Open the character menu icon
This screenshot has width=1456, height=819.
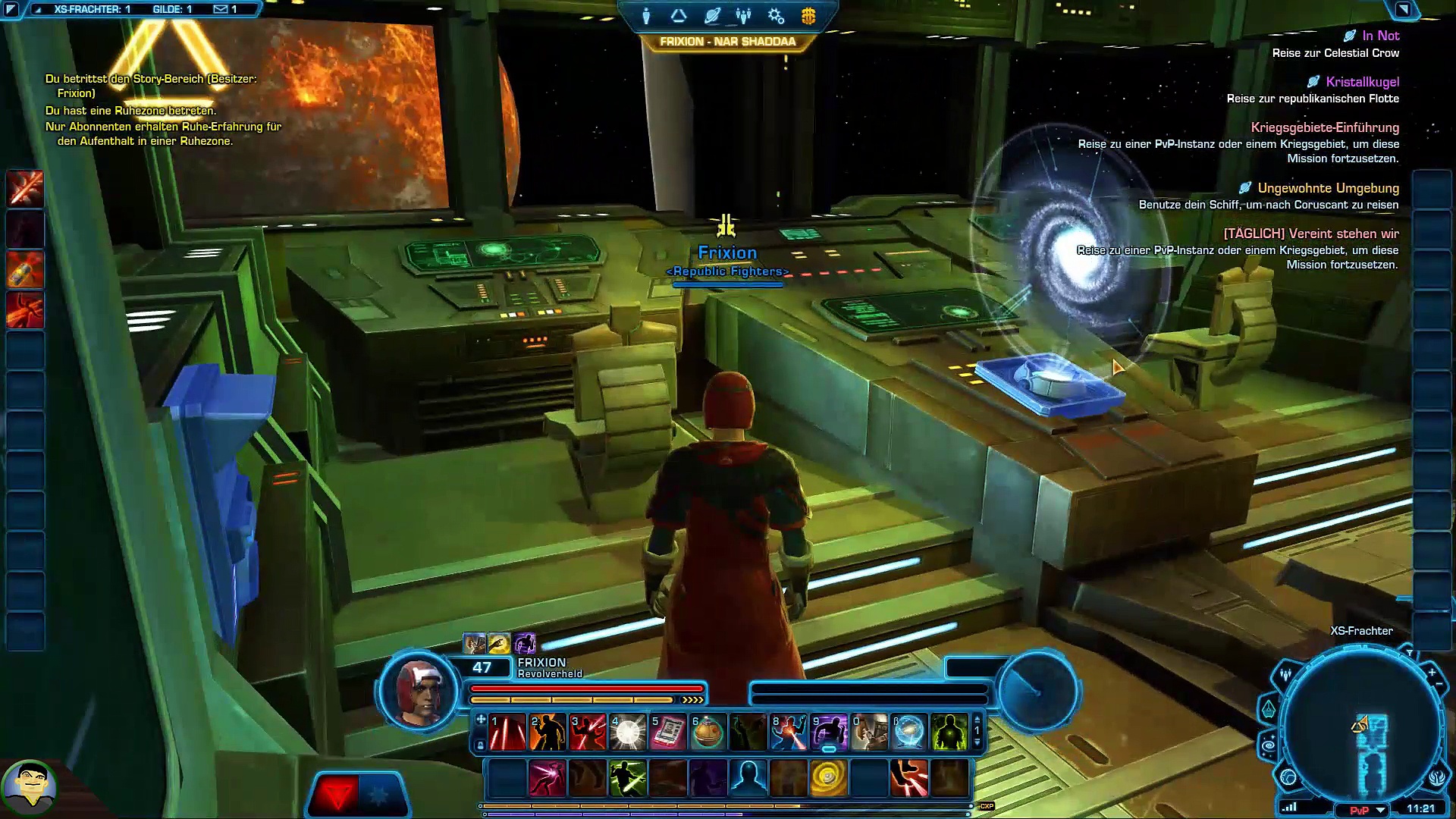tap(646, 16)
